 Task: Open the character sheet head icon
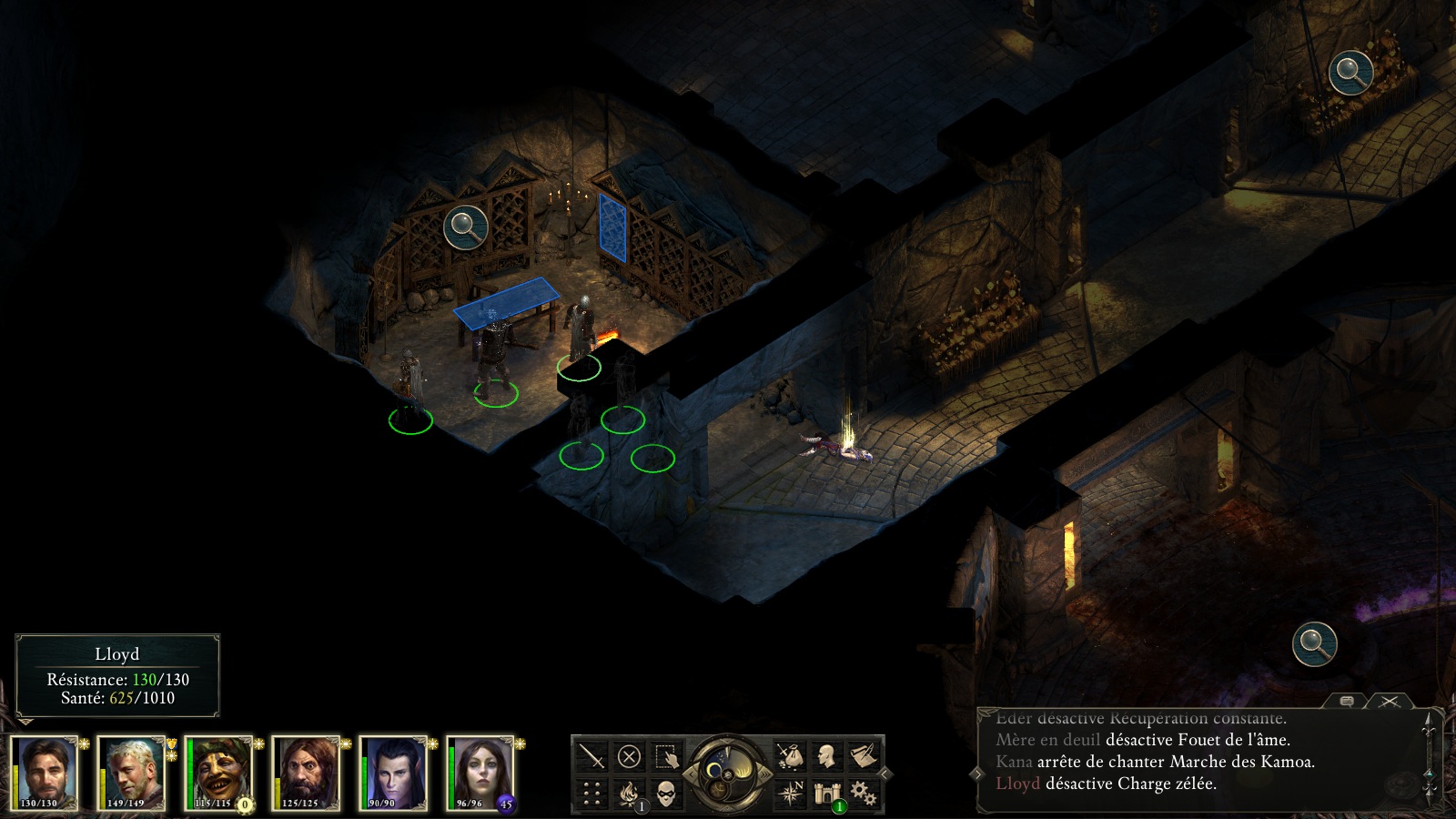click(826, 756)
